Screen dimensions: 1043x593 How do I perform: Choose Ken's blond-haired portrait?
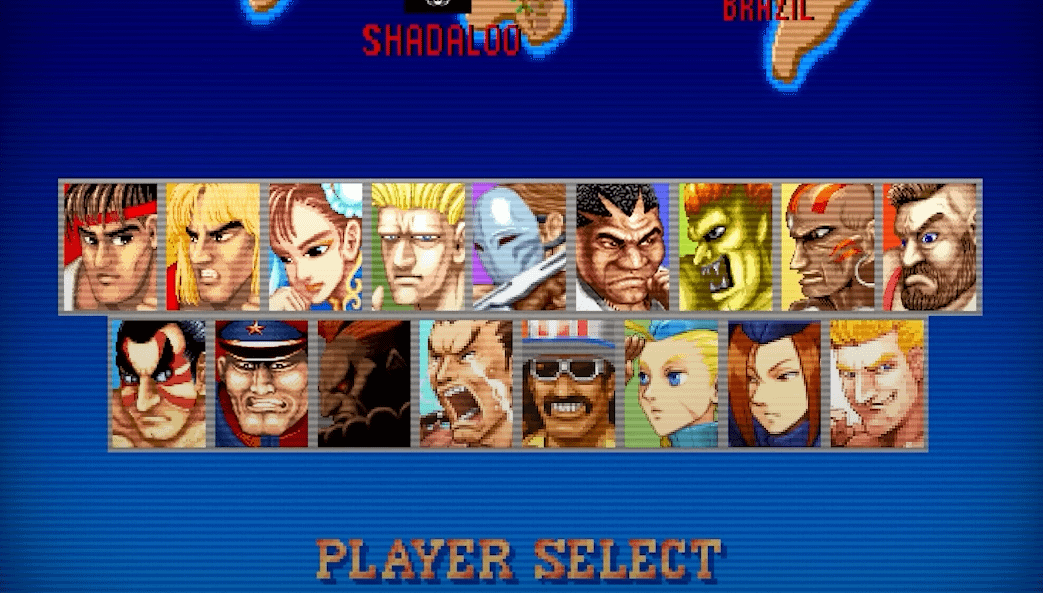pos(213,246)
